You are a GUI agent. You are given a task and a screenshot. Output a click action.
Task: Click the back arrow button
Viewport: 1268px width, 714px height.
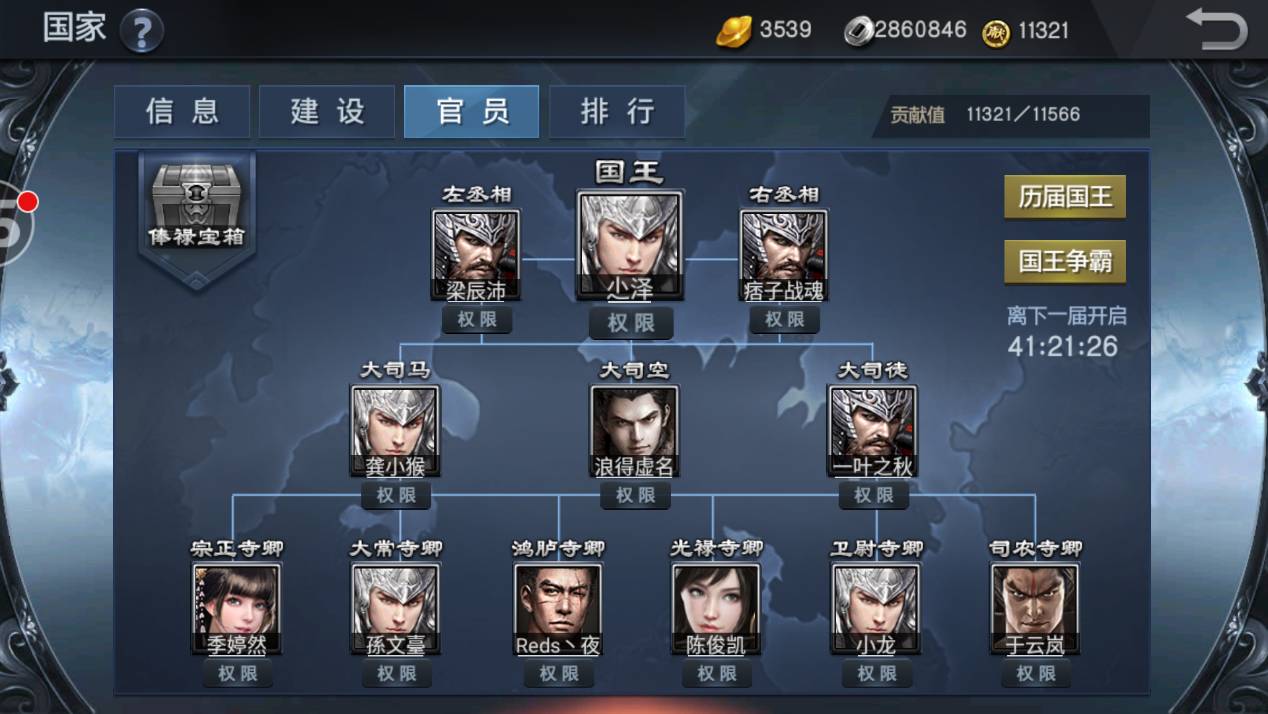1216,29
